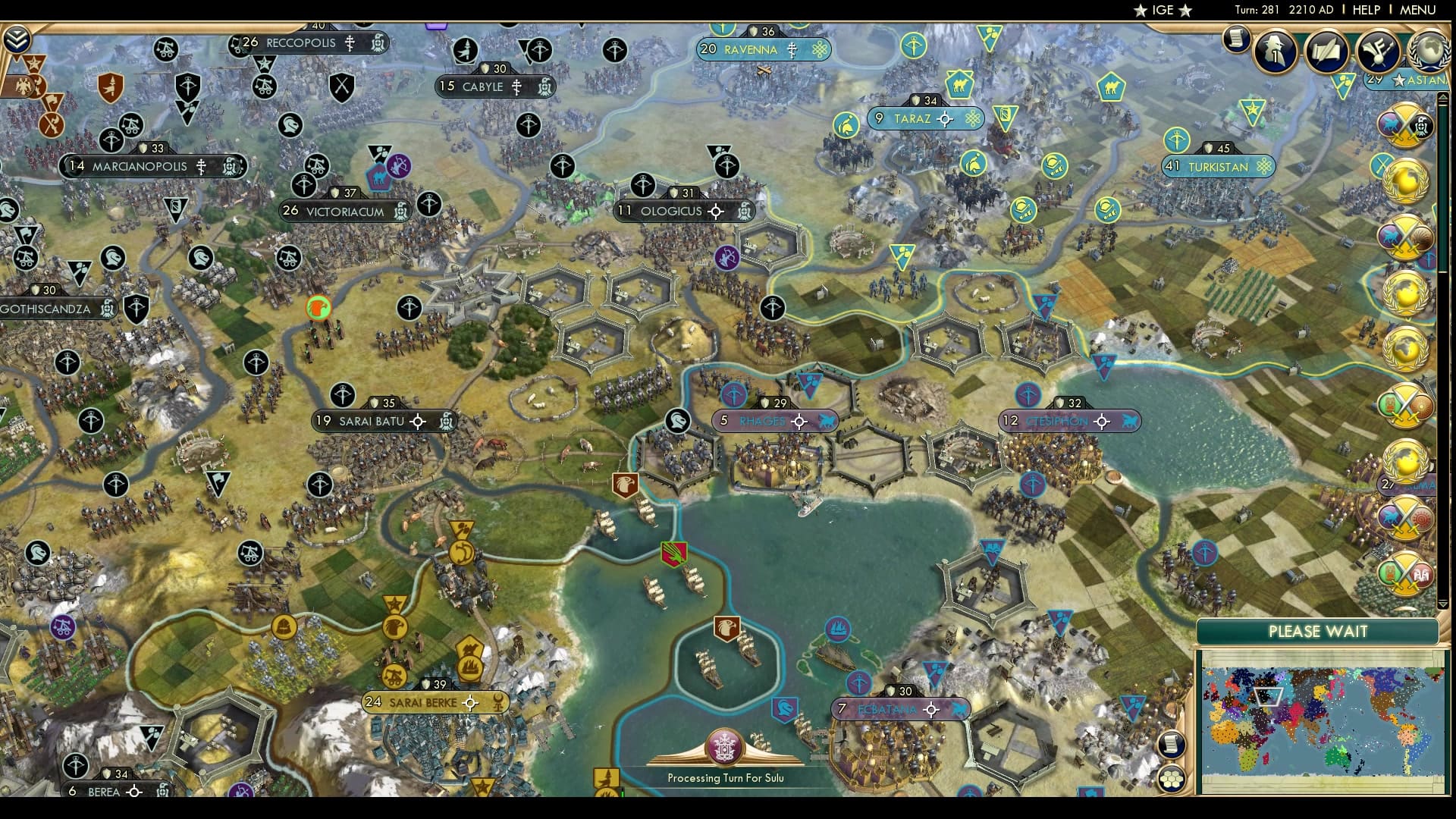This screenshot has height=819, width=1456.
Task: Open the Culture overview paintbrush icon
Action: click(1378, 52)
